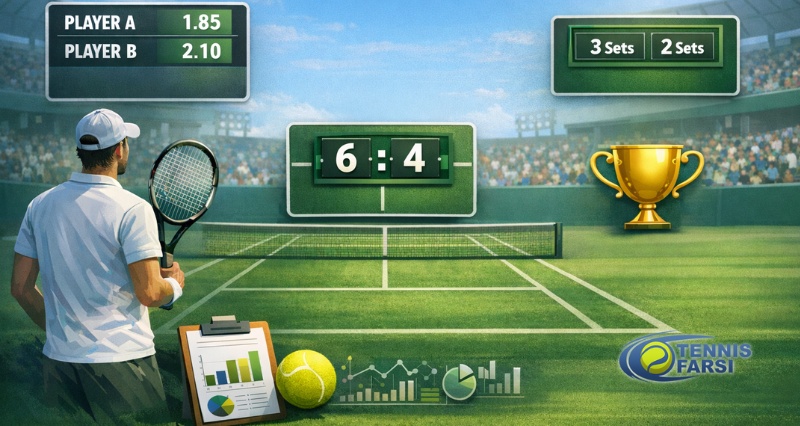Screen dimensions: 800x426
Task: Open the Tennis Farsi logo link
Action: [684, 358]
